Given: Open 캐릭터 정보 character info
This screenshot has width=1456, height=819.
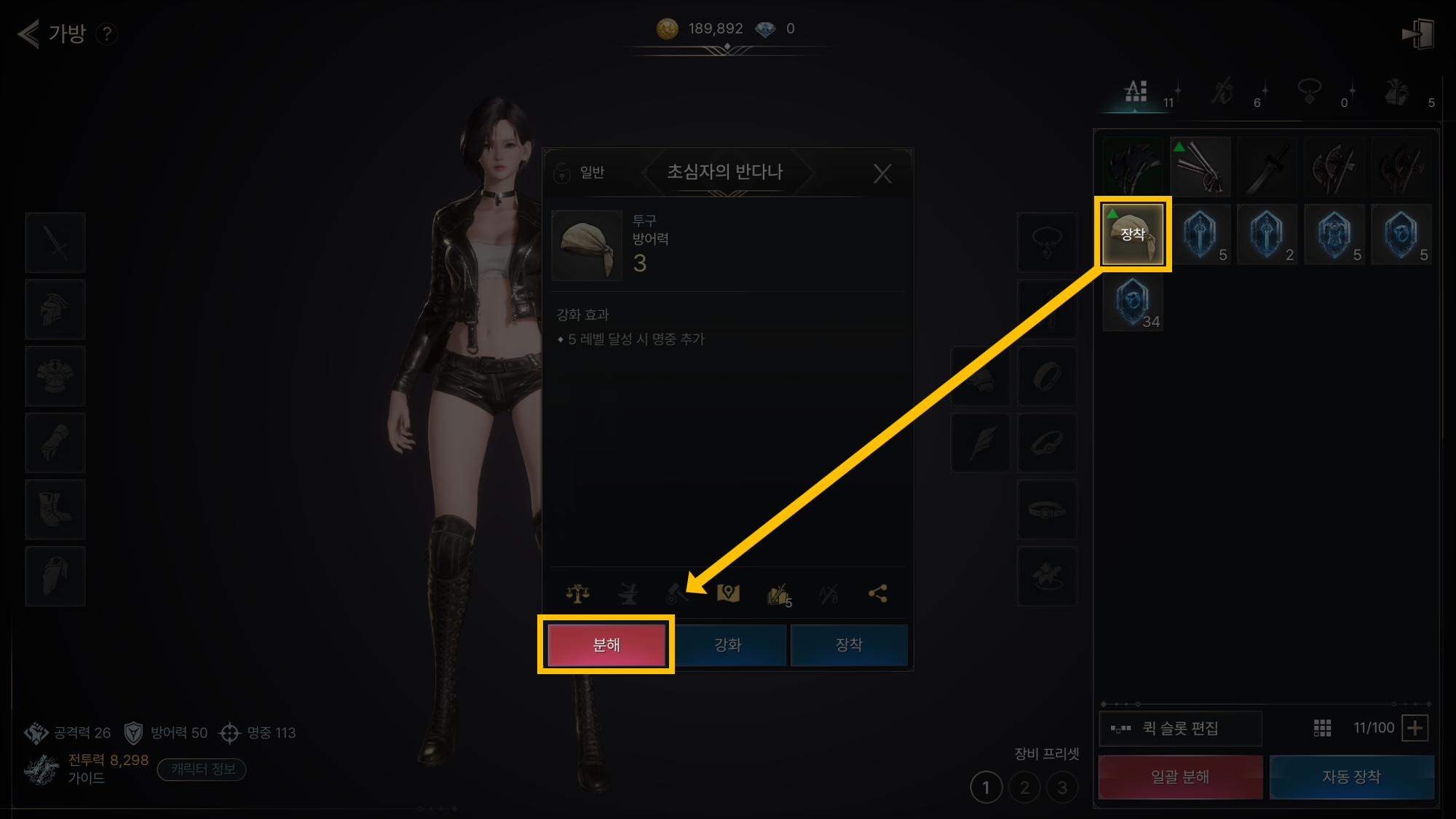Looking at the screenshot, I should point(202,769).
